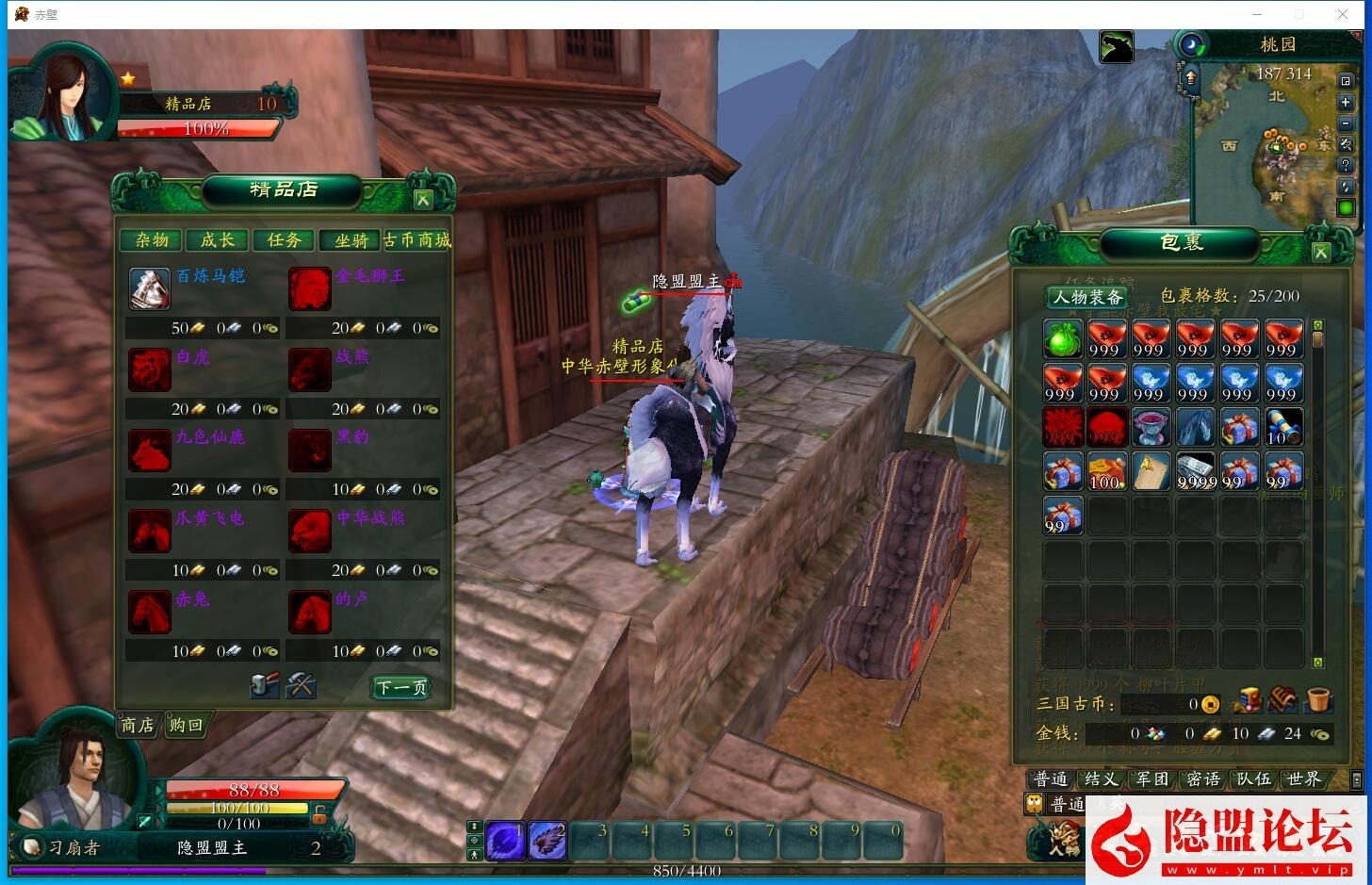Close the 精品店 shop window
This screenshot has width=1372, height=885.
tap(423, 199)
